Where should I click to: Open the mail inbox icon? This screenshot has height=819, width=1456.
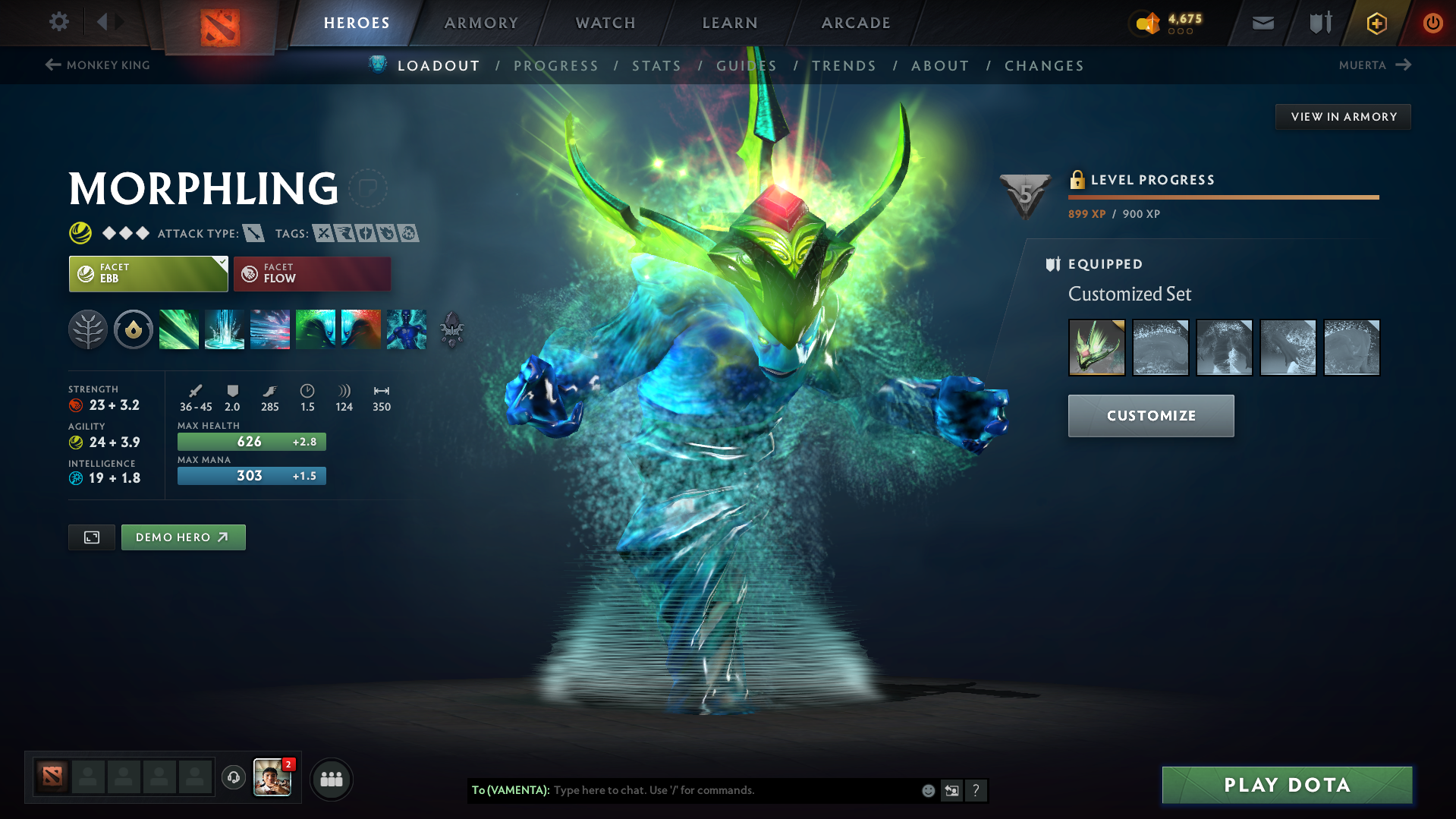[x=1262, y=22]
